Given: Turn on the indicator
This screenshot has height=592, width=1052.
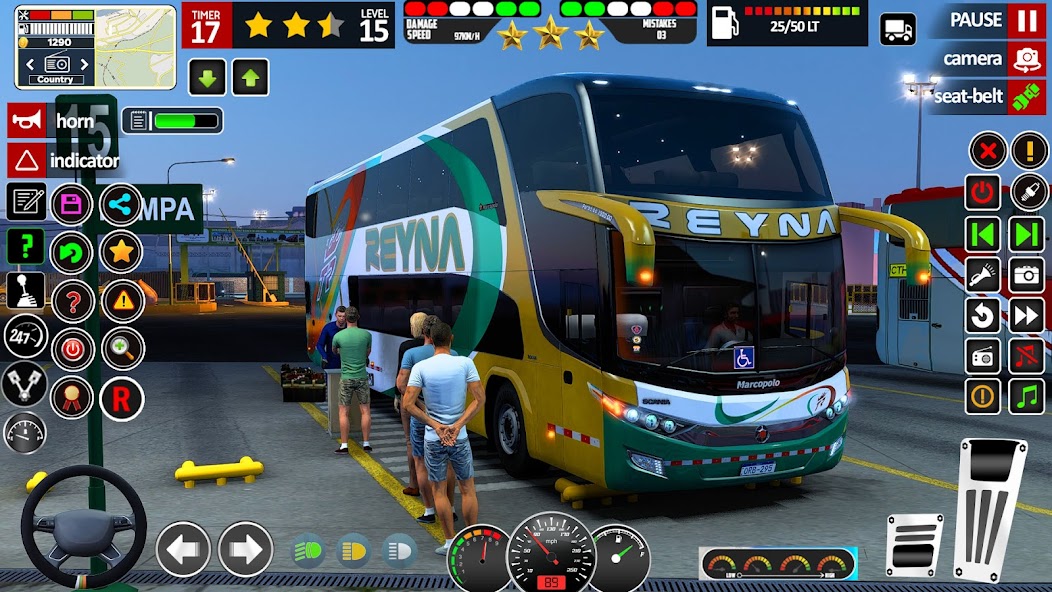Looking at the screenshot, I should tap(27, 160).
